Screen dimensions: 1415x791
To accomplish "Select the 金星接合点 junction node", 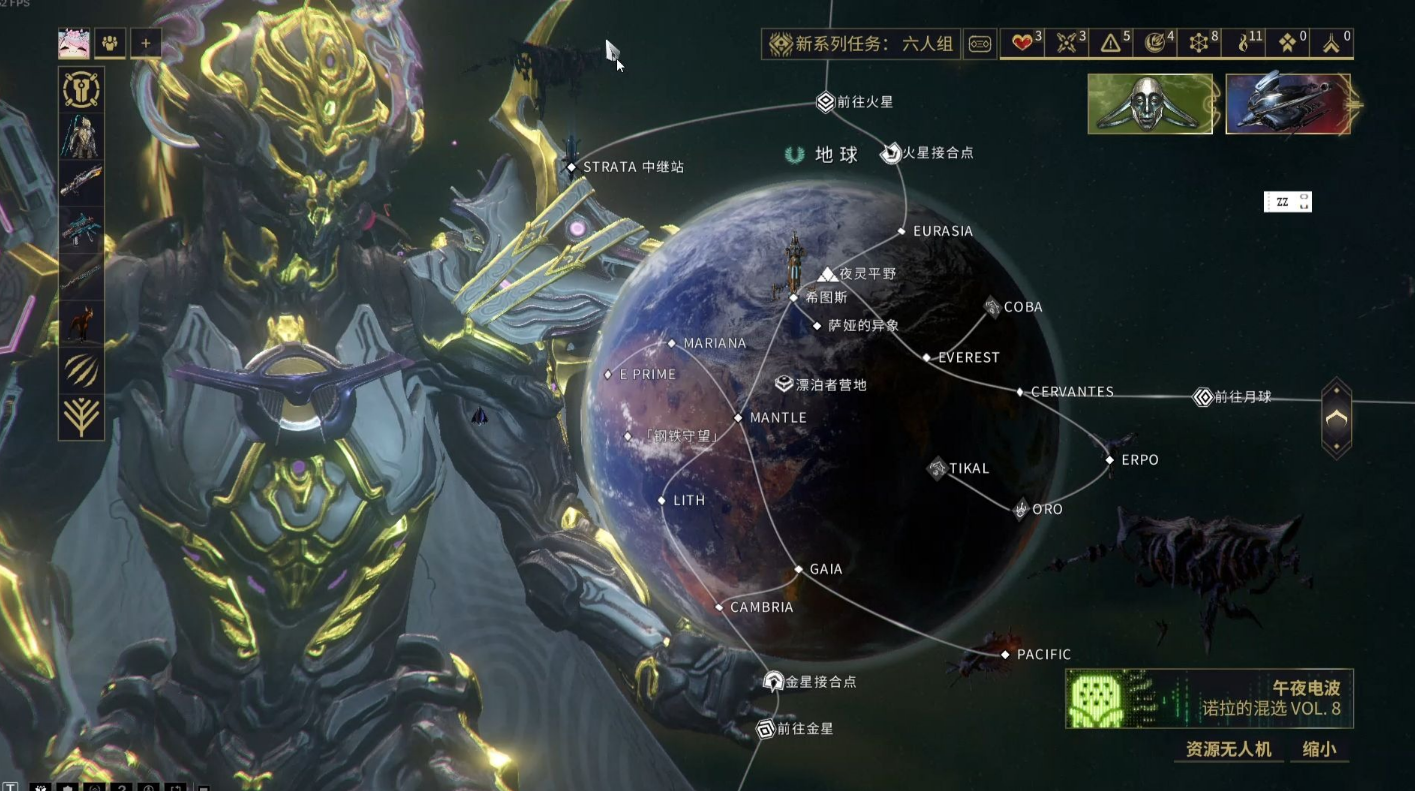I will tap(773, 682).
